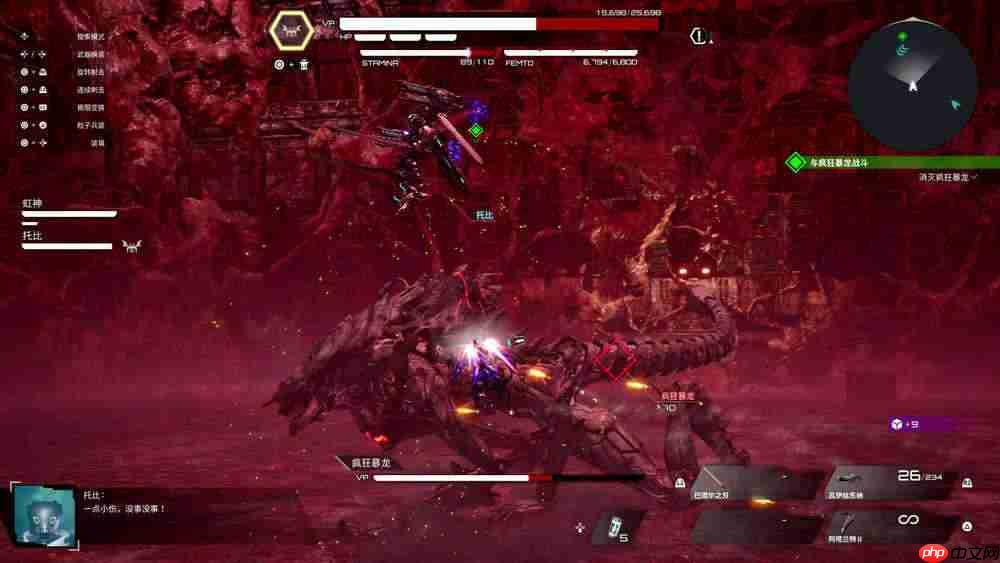Viewport: 1000px width, 563px height.
Task: Select the green objective marker on minimap
Action: pos(902,36)
